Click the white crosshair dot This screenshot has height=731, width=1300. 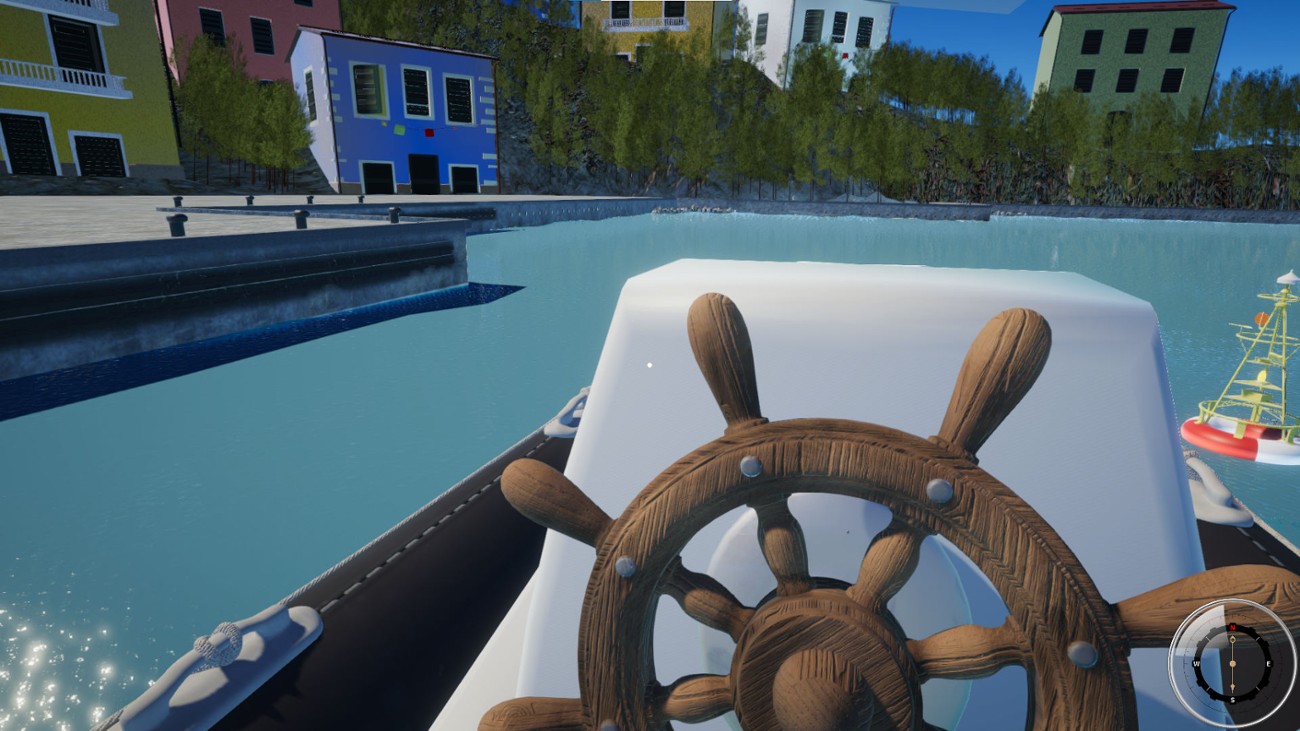click(x=650, y=366)
